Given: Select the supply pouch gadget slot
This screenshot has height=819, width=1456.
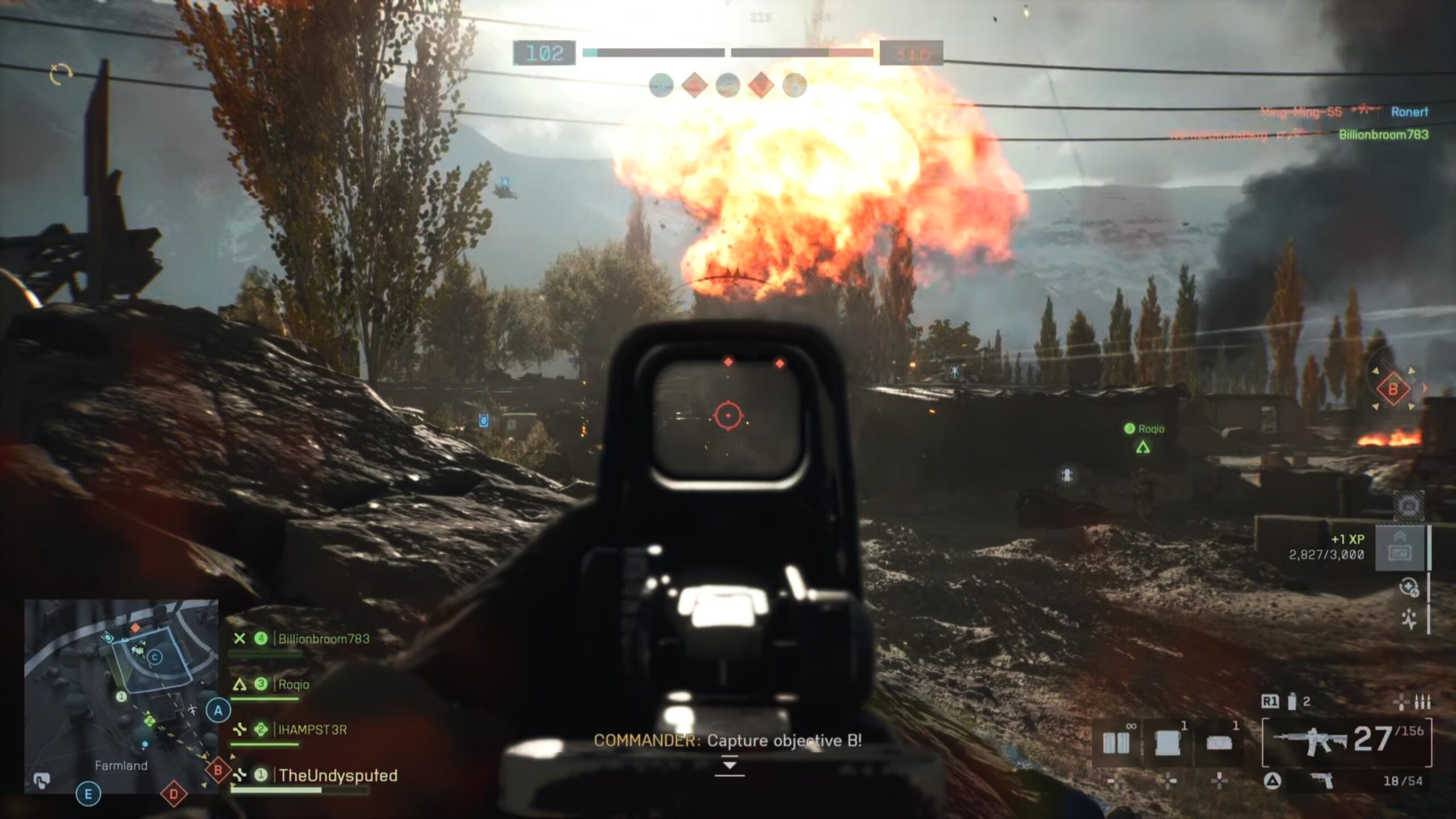Looking at the screenshot, I should [1168, 743].
